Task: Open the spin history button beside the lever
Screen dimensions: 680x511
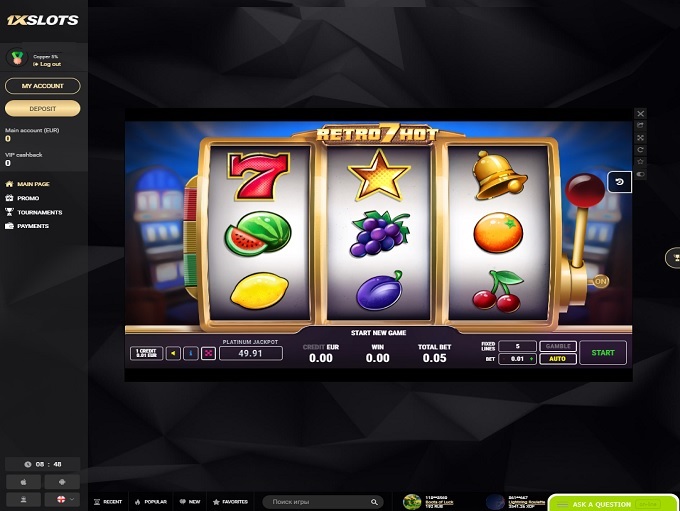Action: (620, 182)
